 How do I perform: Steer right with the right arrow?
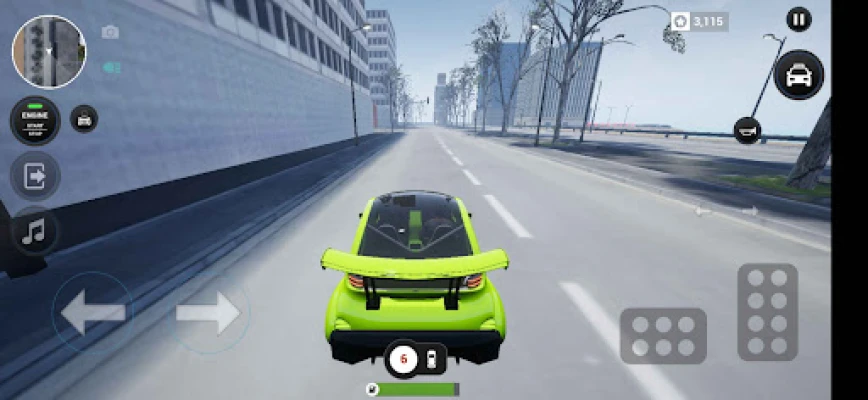[x=209, y=313]
